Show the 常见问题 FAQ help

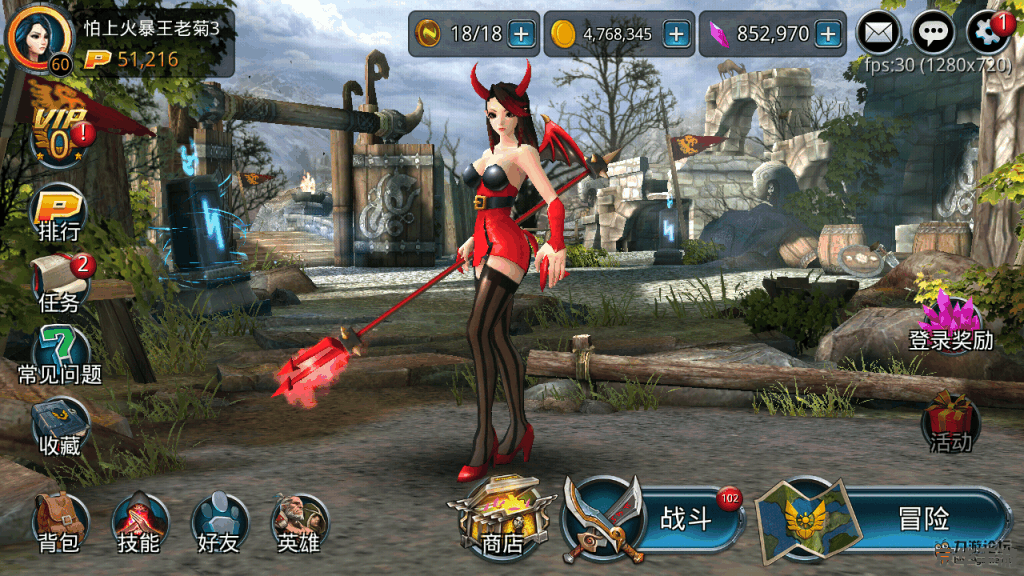coord(60,354)
